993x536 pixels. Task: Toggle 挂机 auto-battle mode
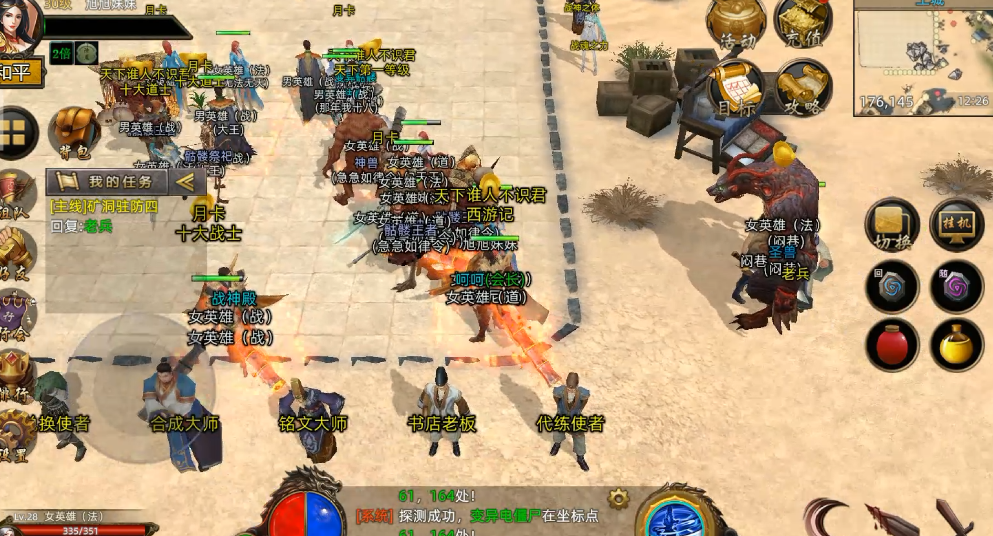click(x=956, y=225)
